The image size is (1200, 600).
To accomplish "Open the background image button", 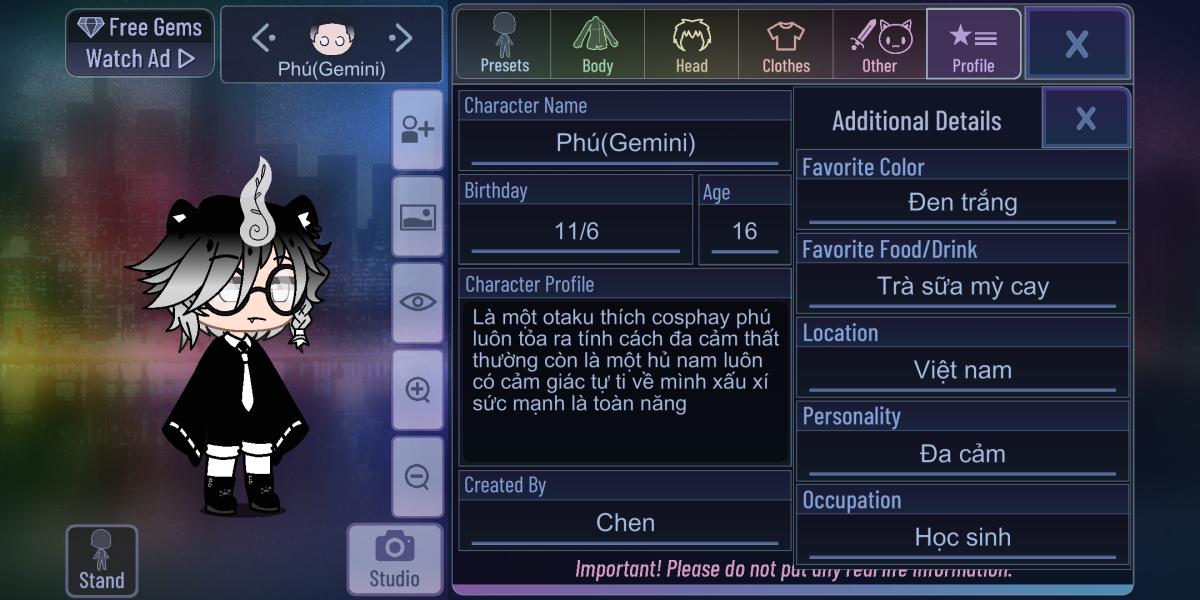I will click(417, 217).
